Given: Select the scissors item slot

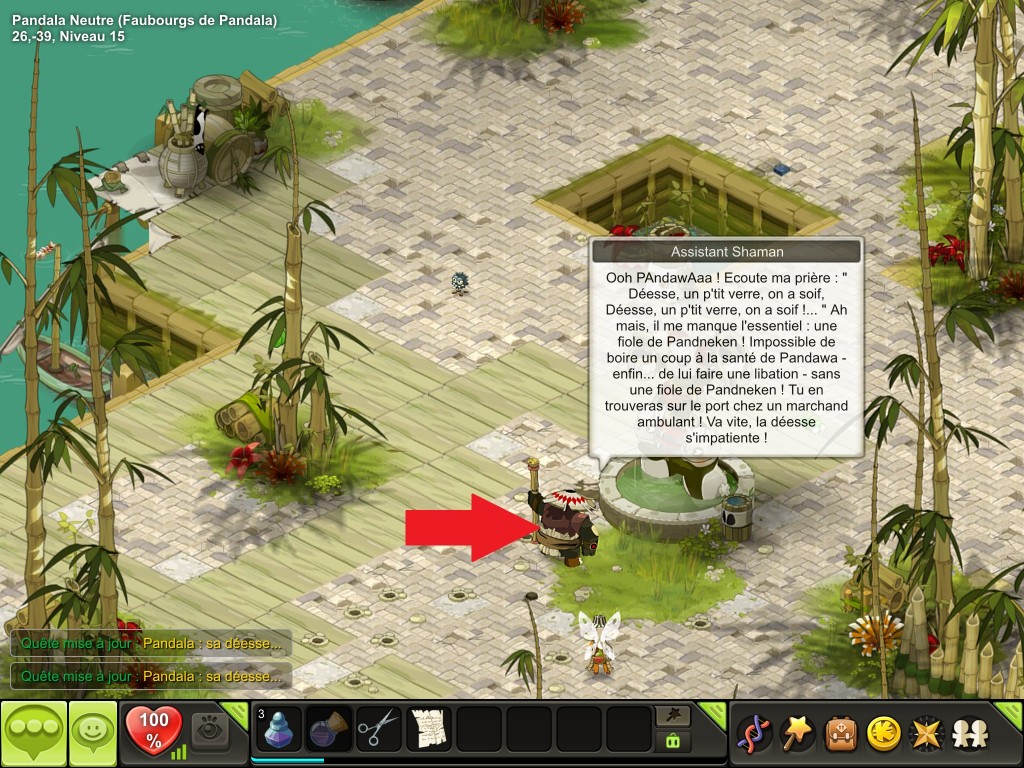Looking at the screenshot, I should click(378, 729).
